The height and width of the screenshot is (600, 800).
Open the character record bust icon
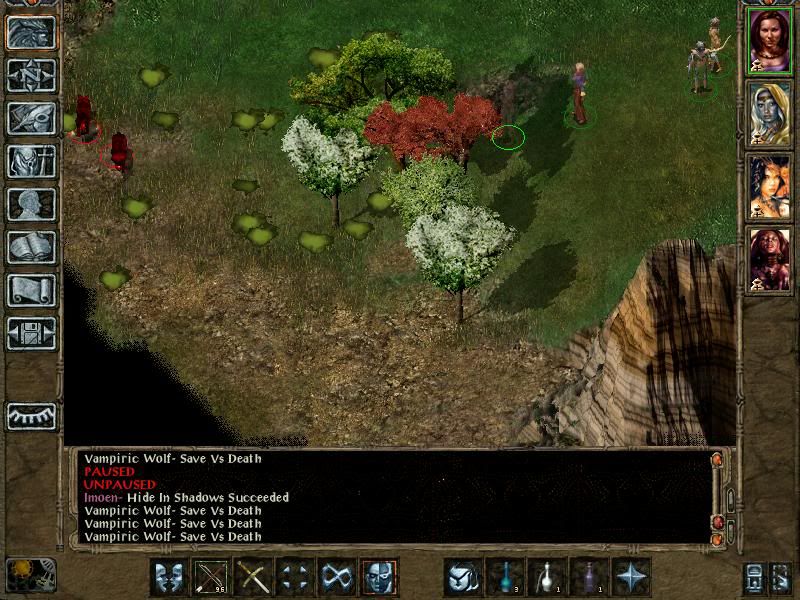[31, 204]
